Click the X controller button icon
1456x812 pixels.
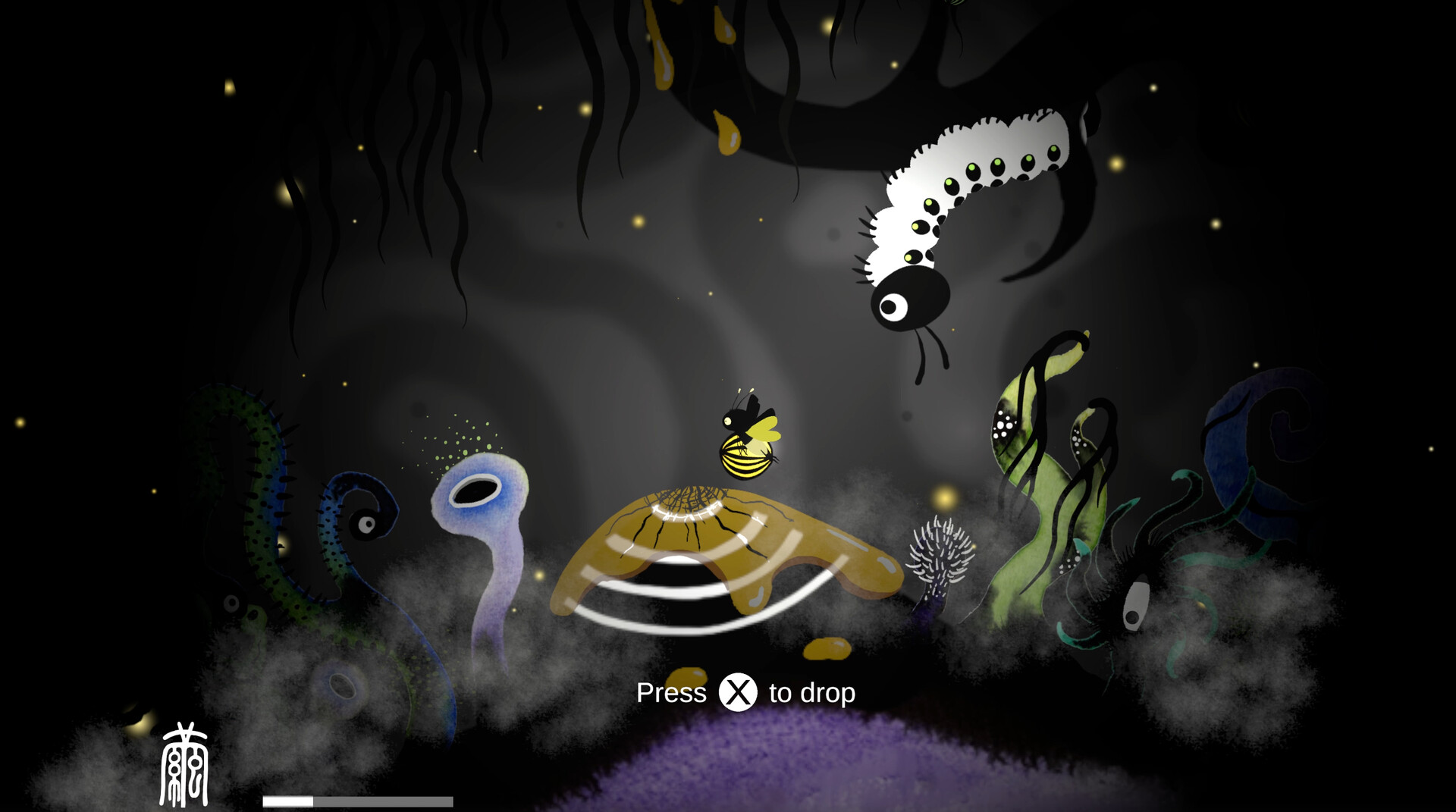click(x=736, y=692)
